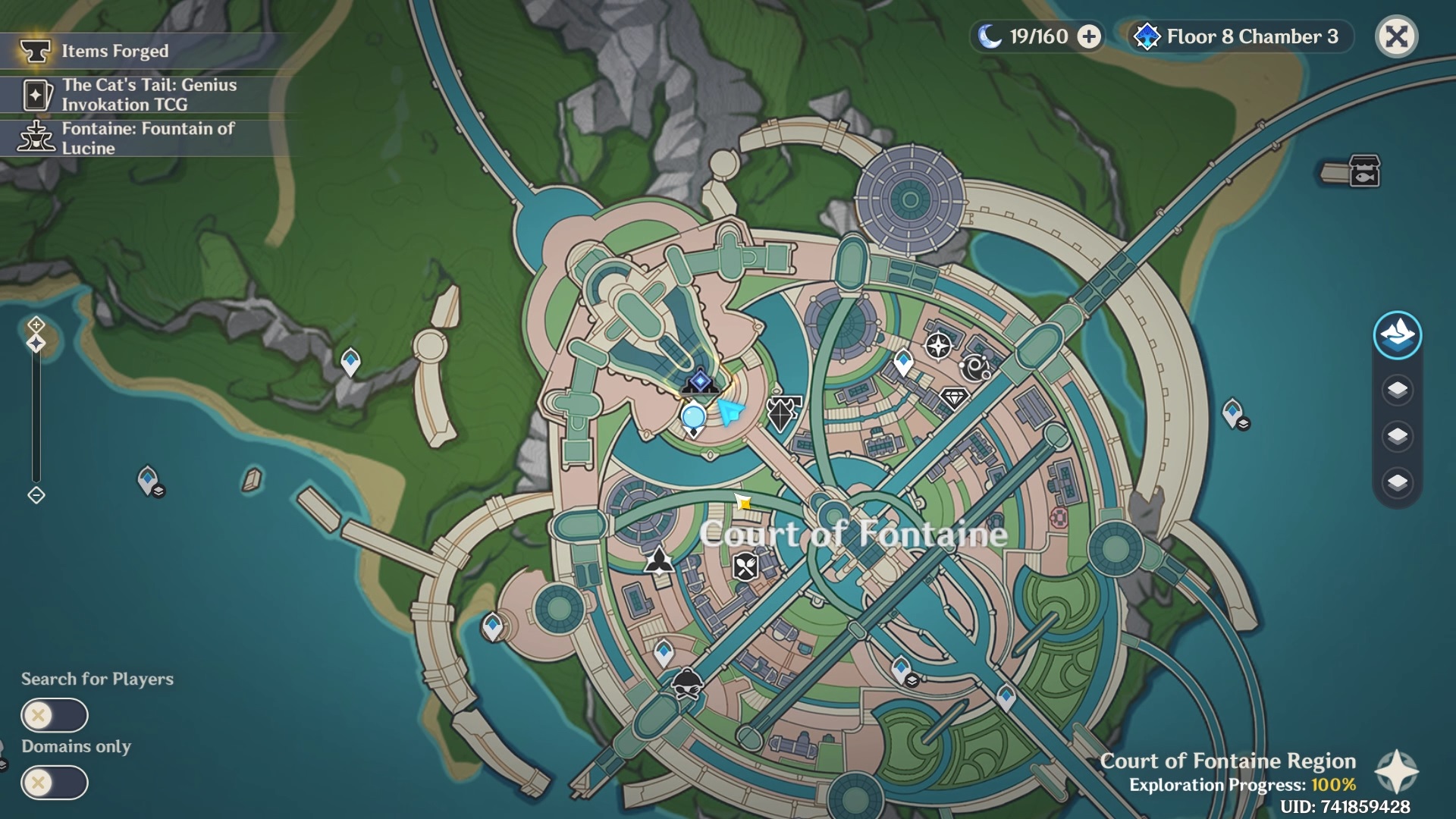Open the fishing shop marker
Viewport: 1456px width, 819px height.
click(1363, 171)
